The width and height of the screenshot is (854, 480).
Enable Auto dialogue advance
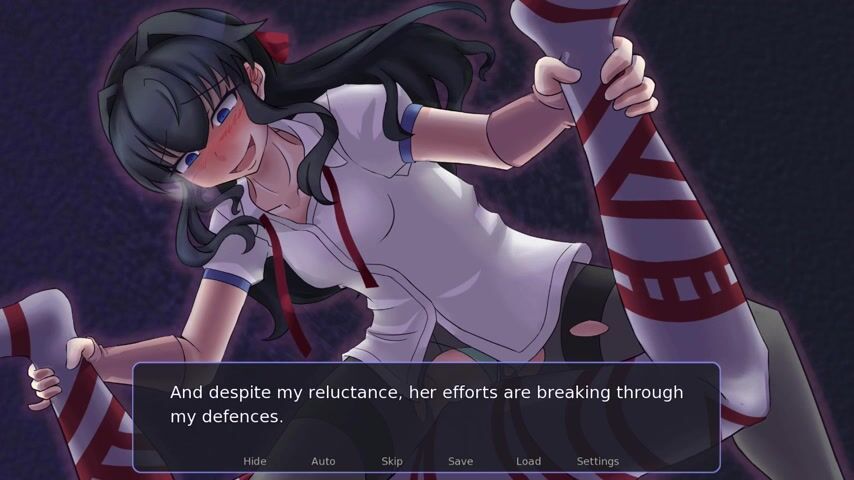click(x=323, y=461)
